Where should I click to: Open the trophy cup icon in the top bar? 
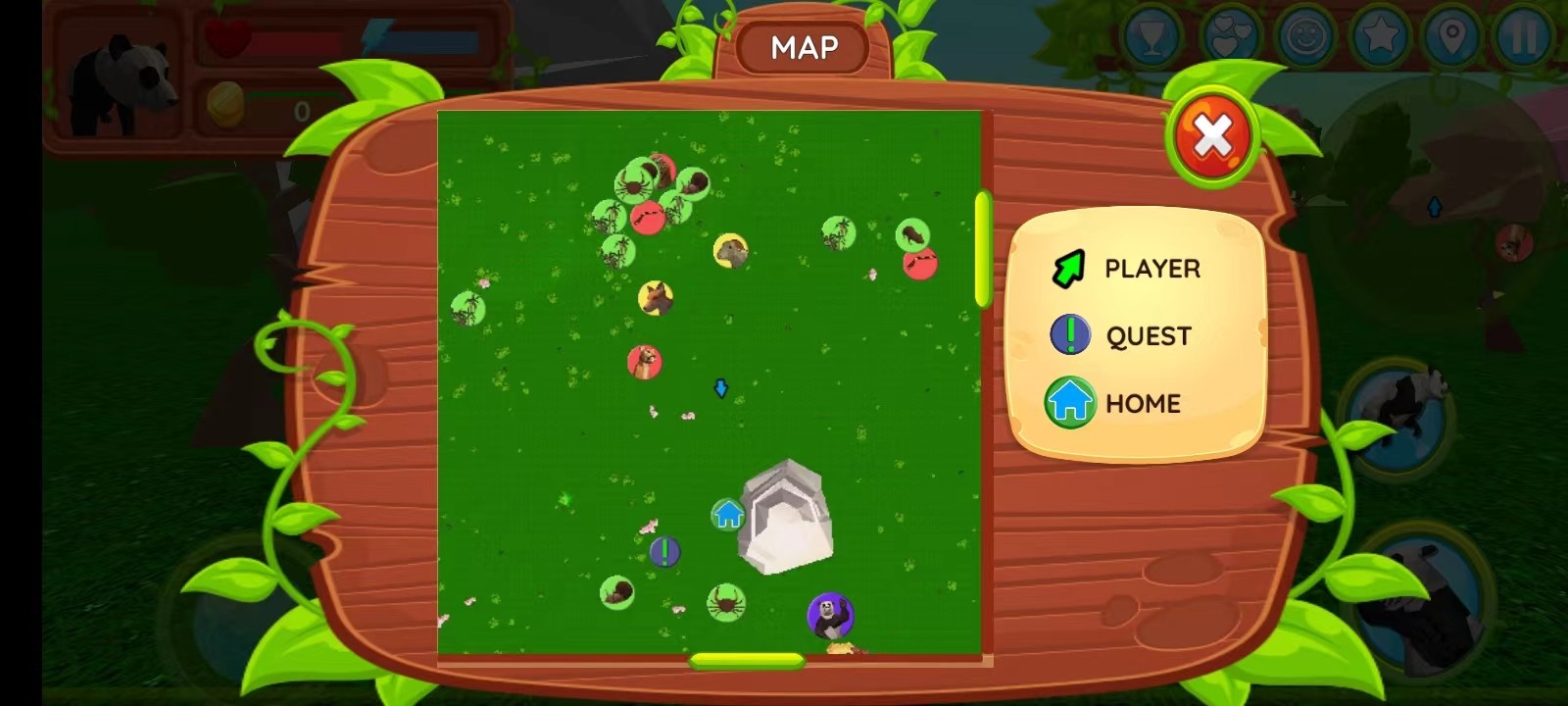tap(1152, 37)
